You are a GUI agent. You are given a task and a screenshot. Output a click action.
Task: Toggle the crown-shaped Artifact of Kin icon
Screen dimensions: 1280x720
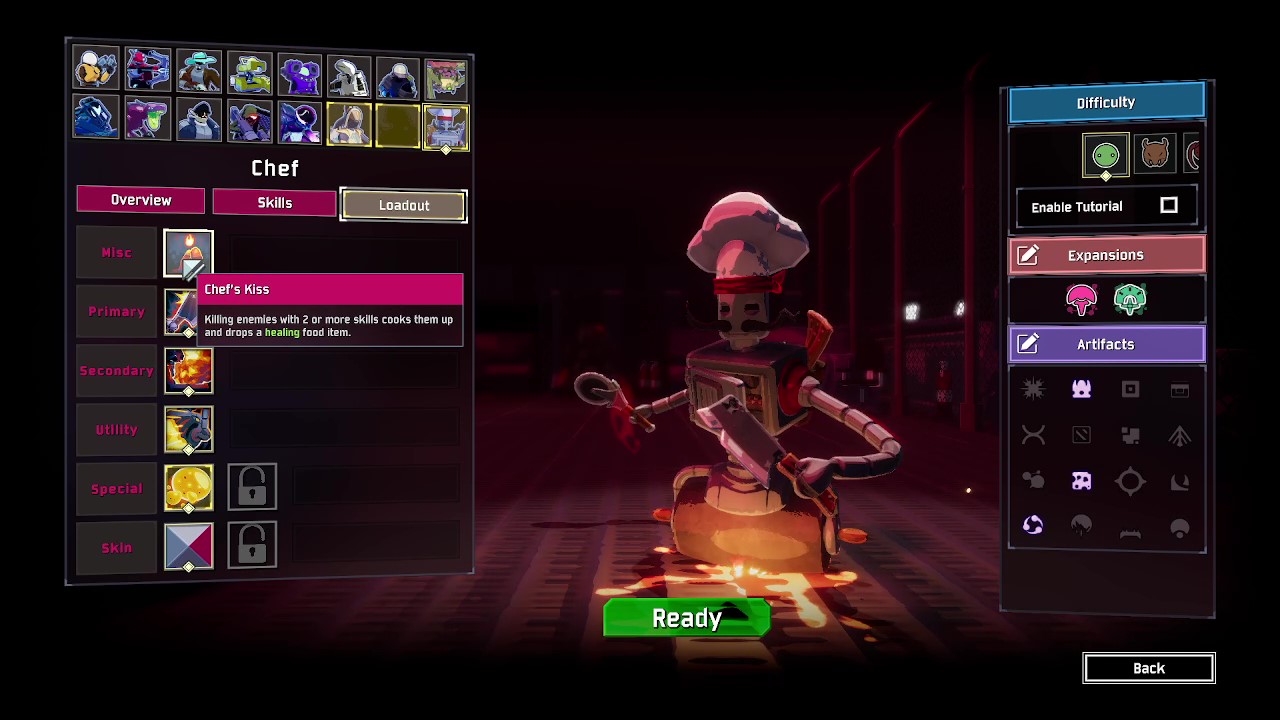(1081, 389)
